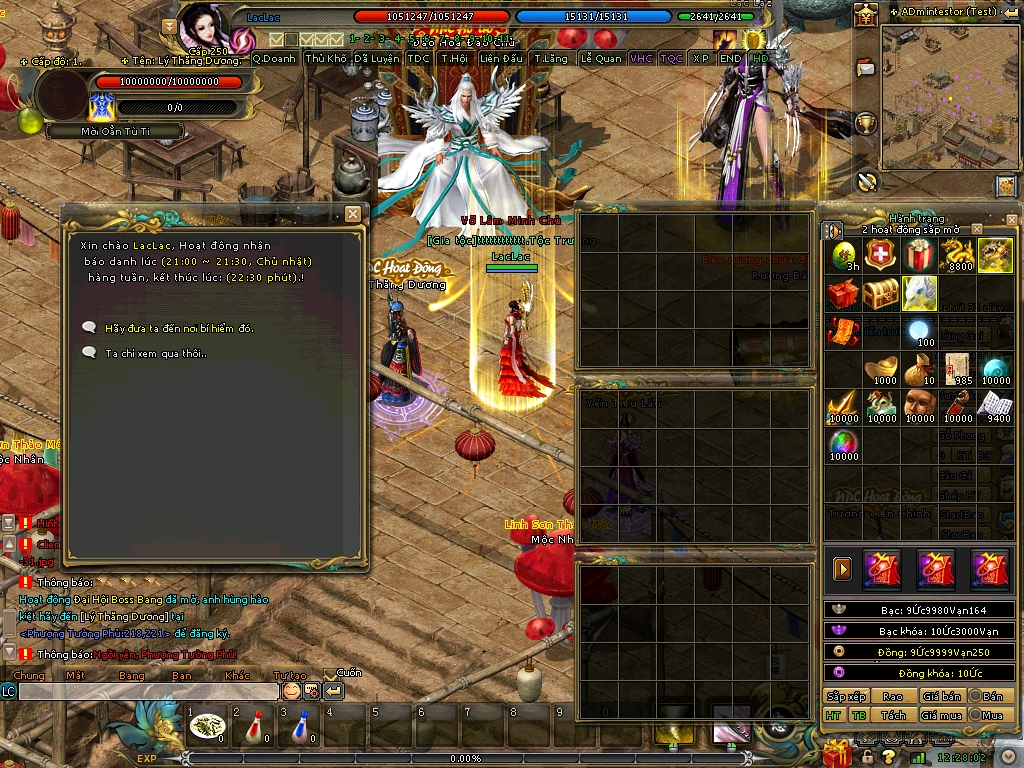Open the Q.Doanh menu tab
Screen dimensions: 1024x768
tap(274, 59)
